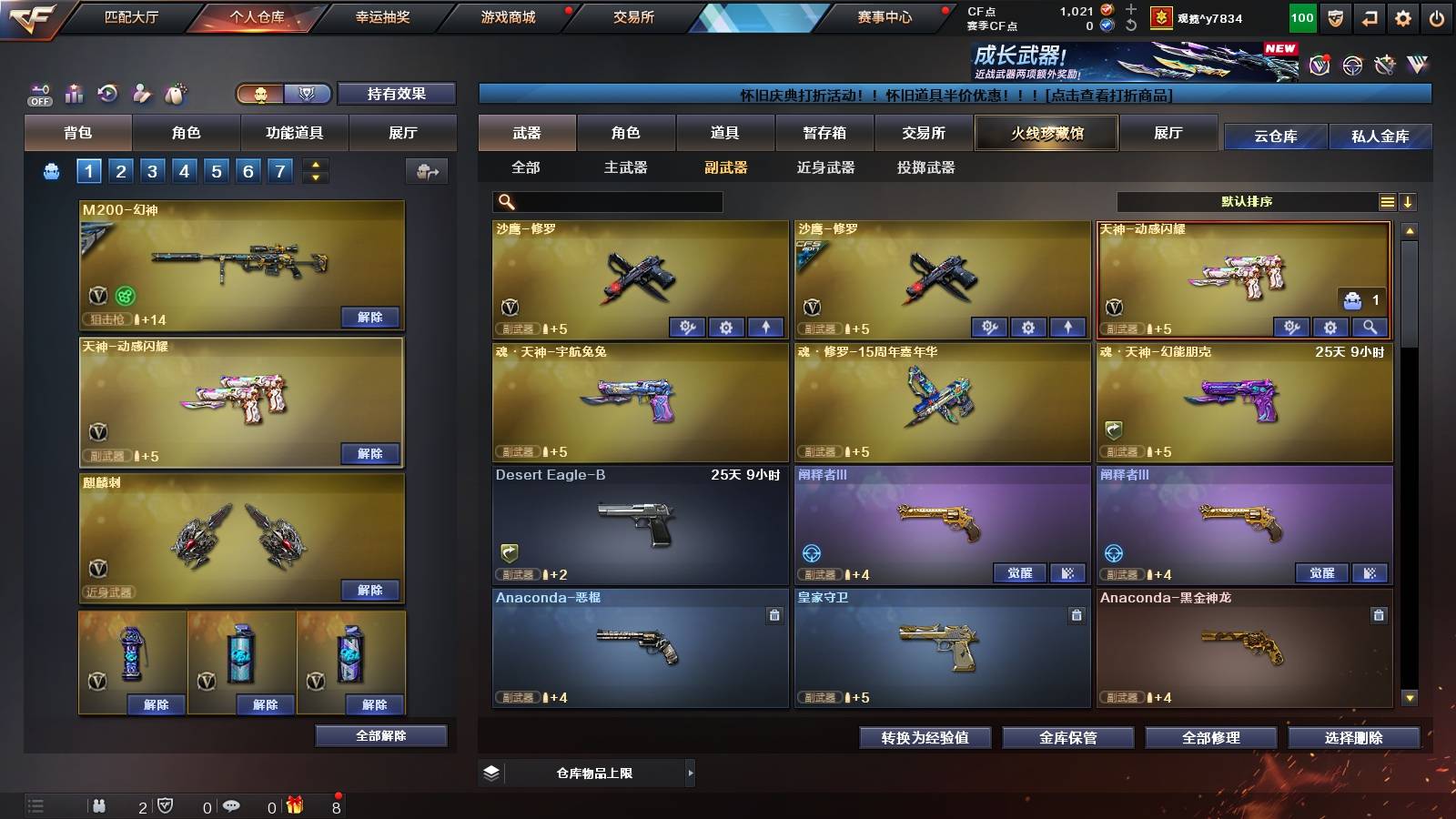Screen dimensions: 1456x819
Task: Click the upward arrow icon on 沙鹰-修罗 card
Action: 767,326
